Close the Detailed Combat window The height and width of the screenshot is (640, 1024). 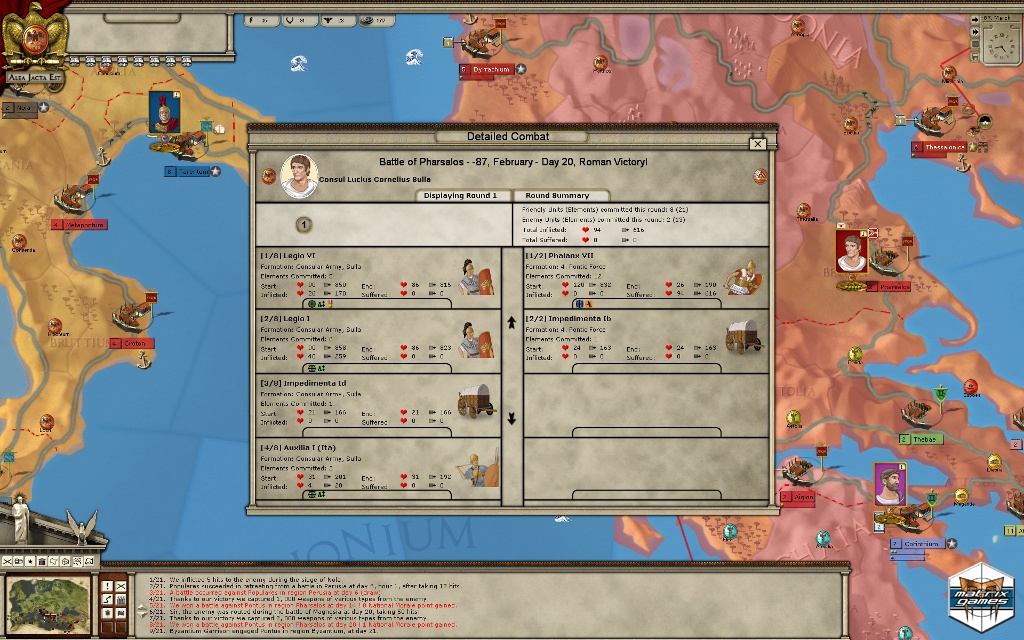coord(758,144)
